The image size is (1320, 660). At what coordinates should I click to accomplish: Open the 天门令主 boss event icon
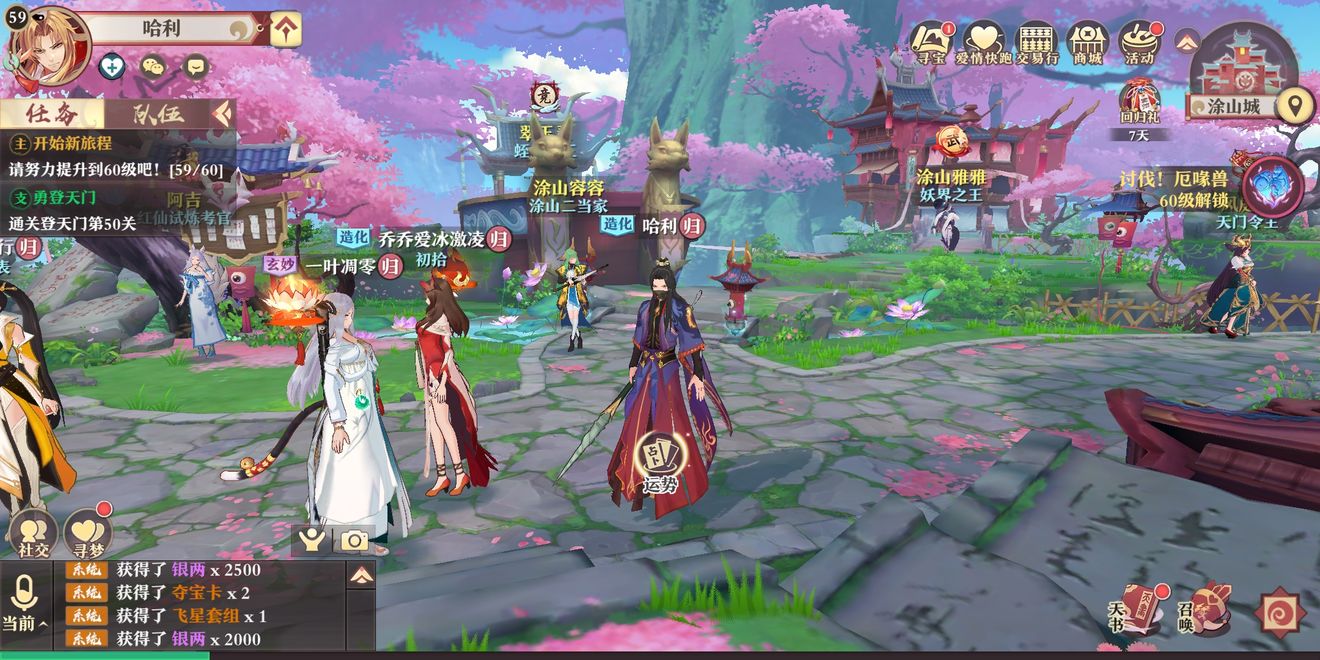click(x=1272, y=190)
